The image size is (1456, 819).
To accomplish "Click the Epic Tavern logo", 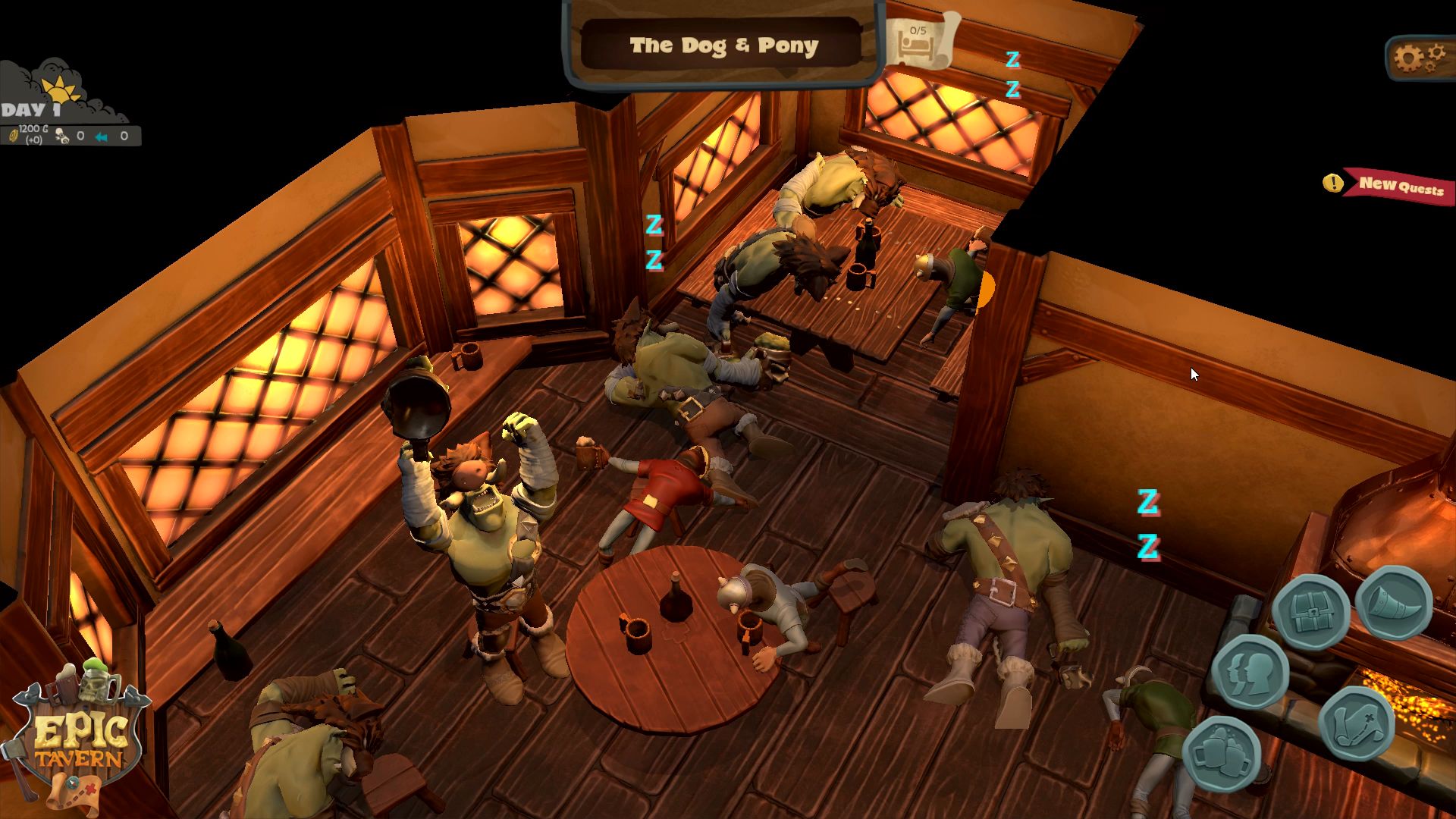I will coord(80,736).
